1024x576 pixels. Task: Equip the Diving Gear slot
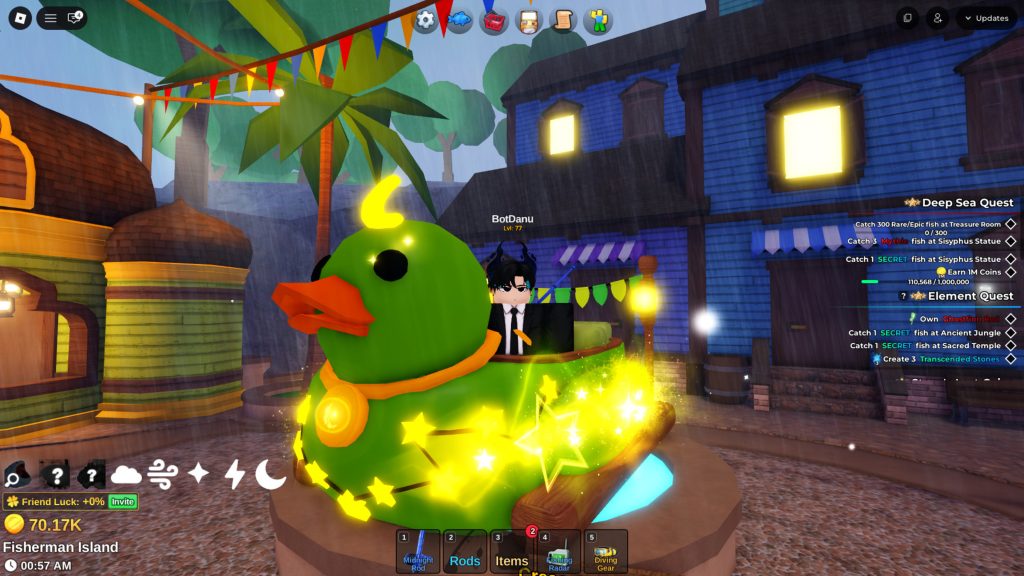[x=605, y=551]
